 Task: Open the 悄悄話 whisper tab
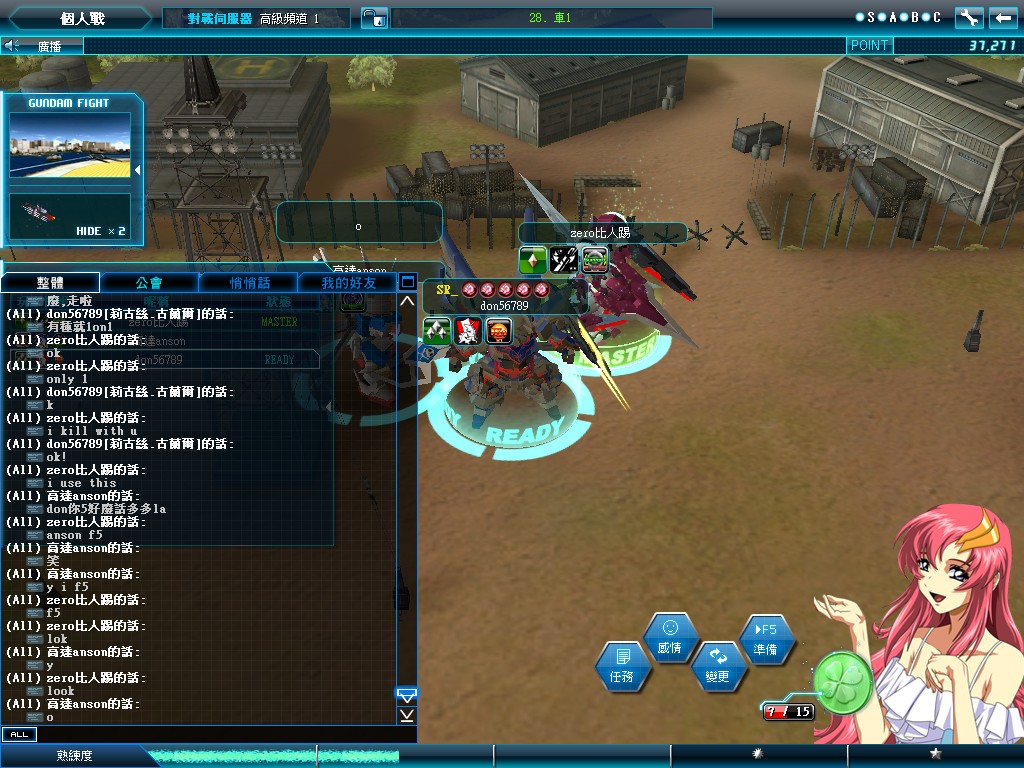(x=250, y=283)
